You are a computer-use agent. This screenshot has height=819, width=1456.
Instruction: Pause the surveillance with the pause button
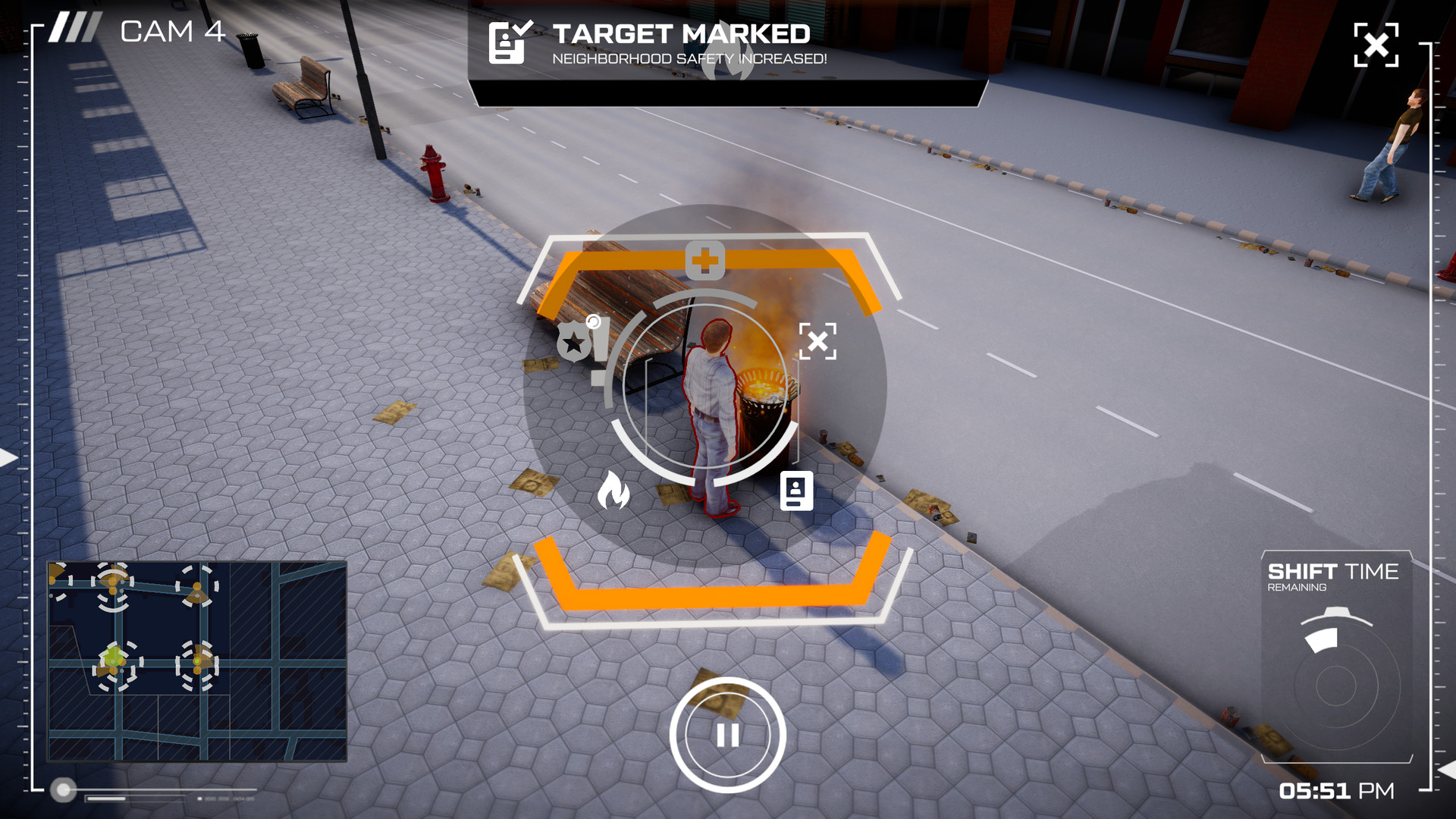(x=727, y=735)
